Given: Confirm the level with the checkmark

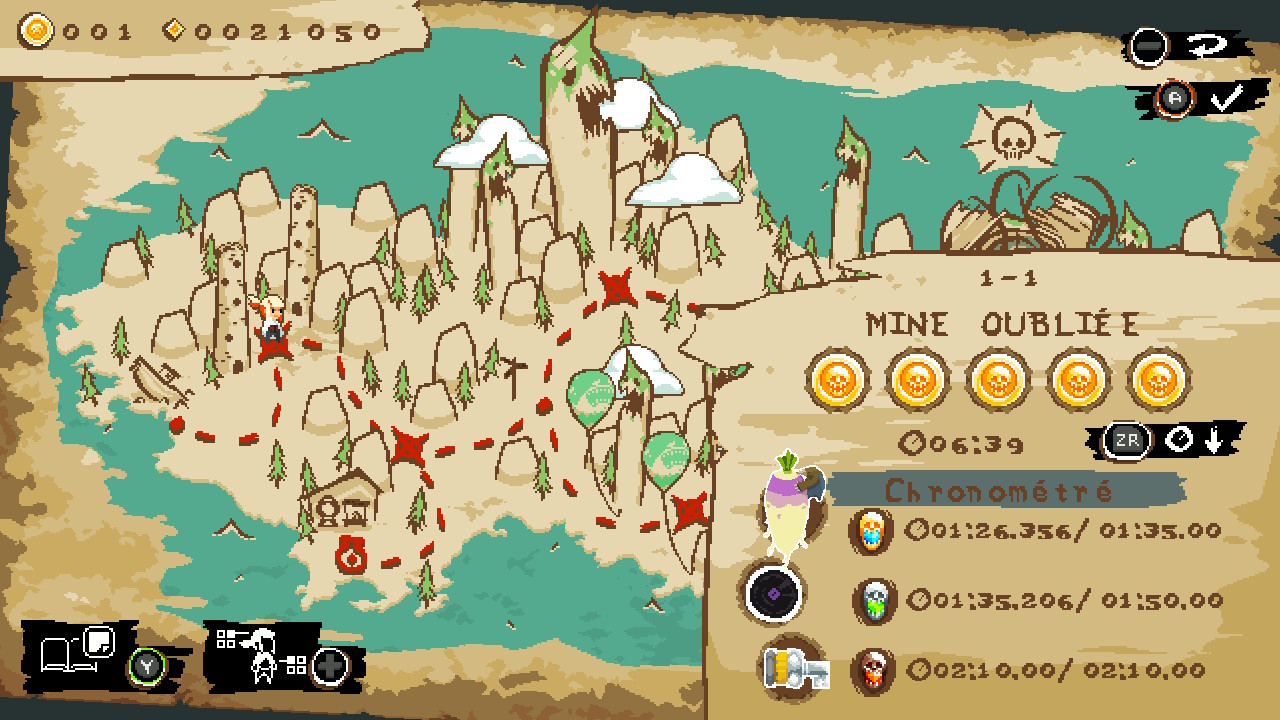Looking at the screenshot, I should point(1225,98).
